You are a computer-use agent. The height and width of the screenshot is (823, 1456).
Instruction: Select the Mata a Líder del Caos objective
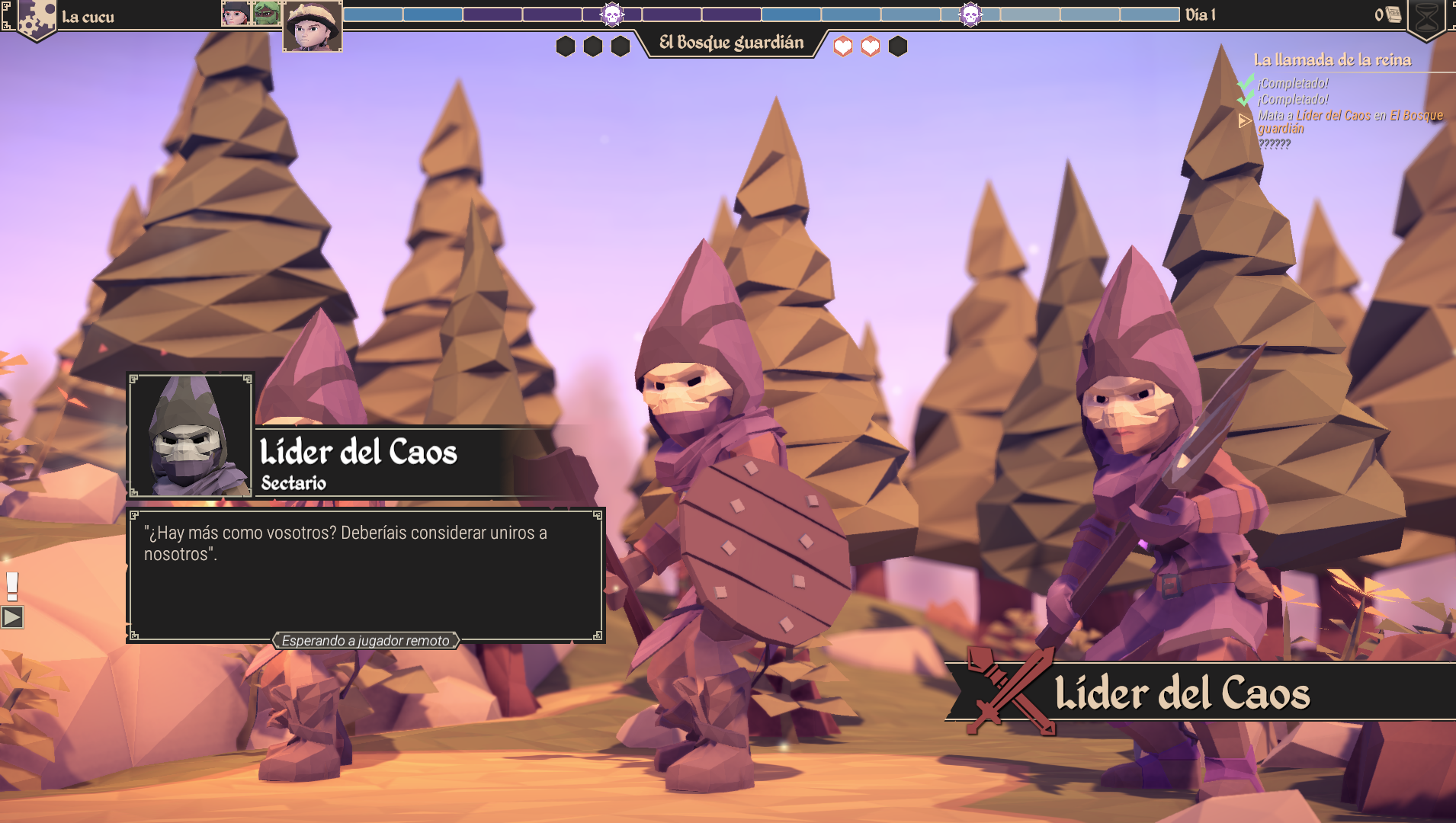tap(1349, 122)
